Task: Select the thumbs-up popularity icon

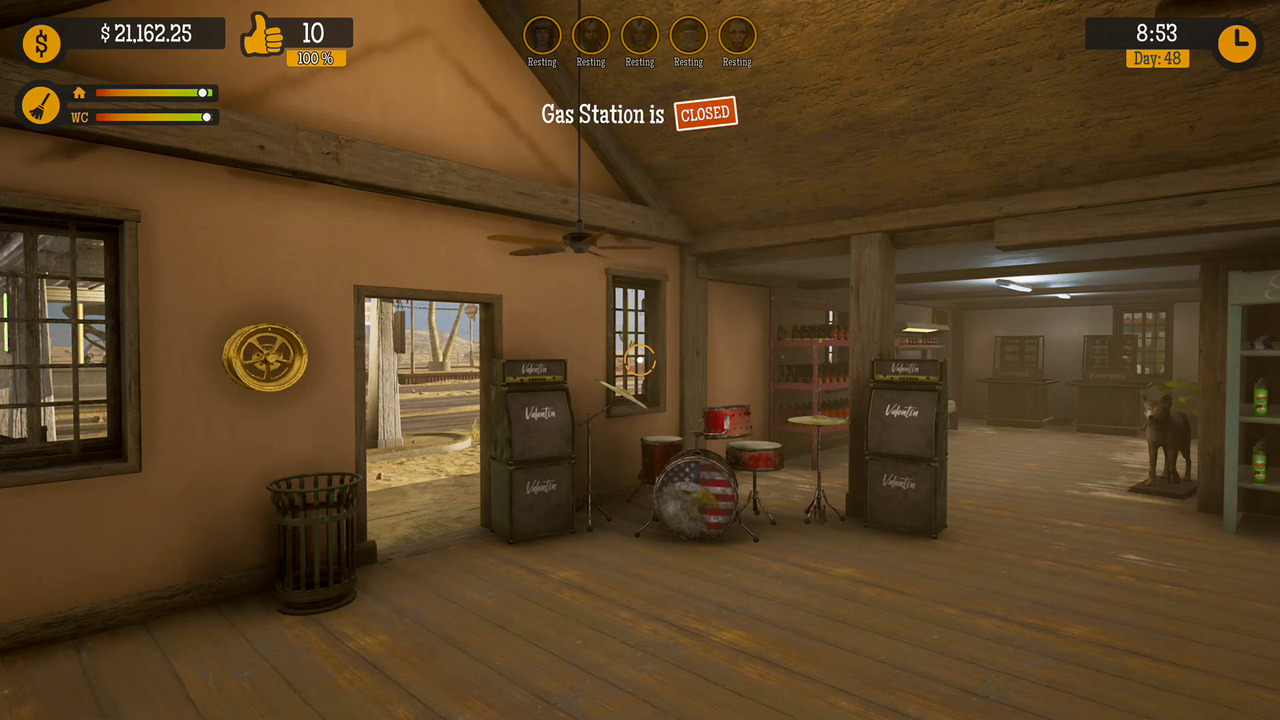Action: coord(262,36)
